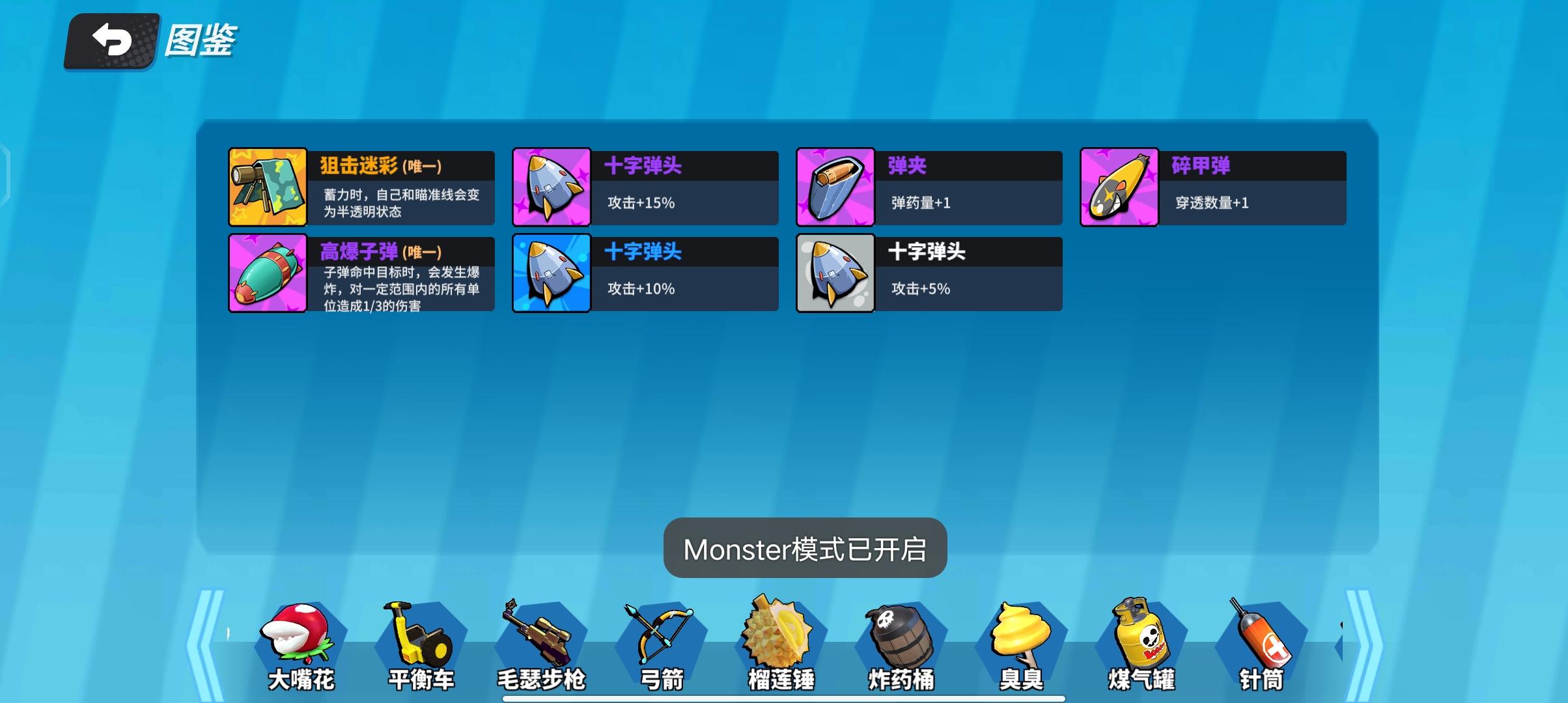Open the purple 十字弹头 attack +15% card
This screenshot has height=703, width=1568.
pos(643,187)
